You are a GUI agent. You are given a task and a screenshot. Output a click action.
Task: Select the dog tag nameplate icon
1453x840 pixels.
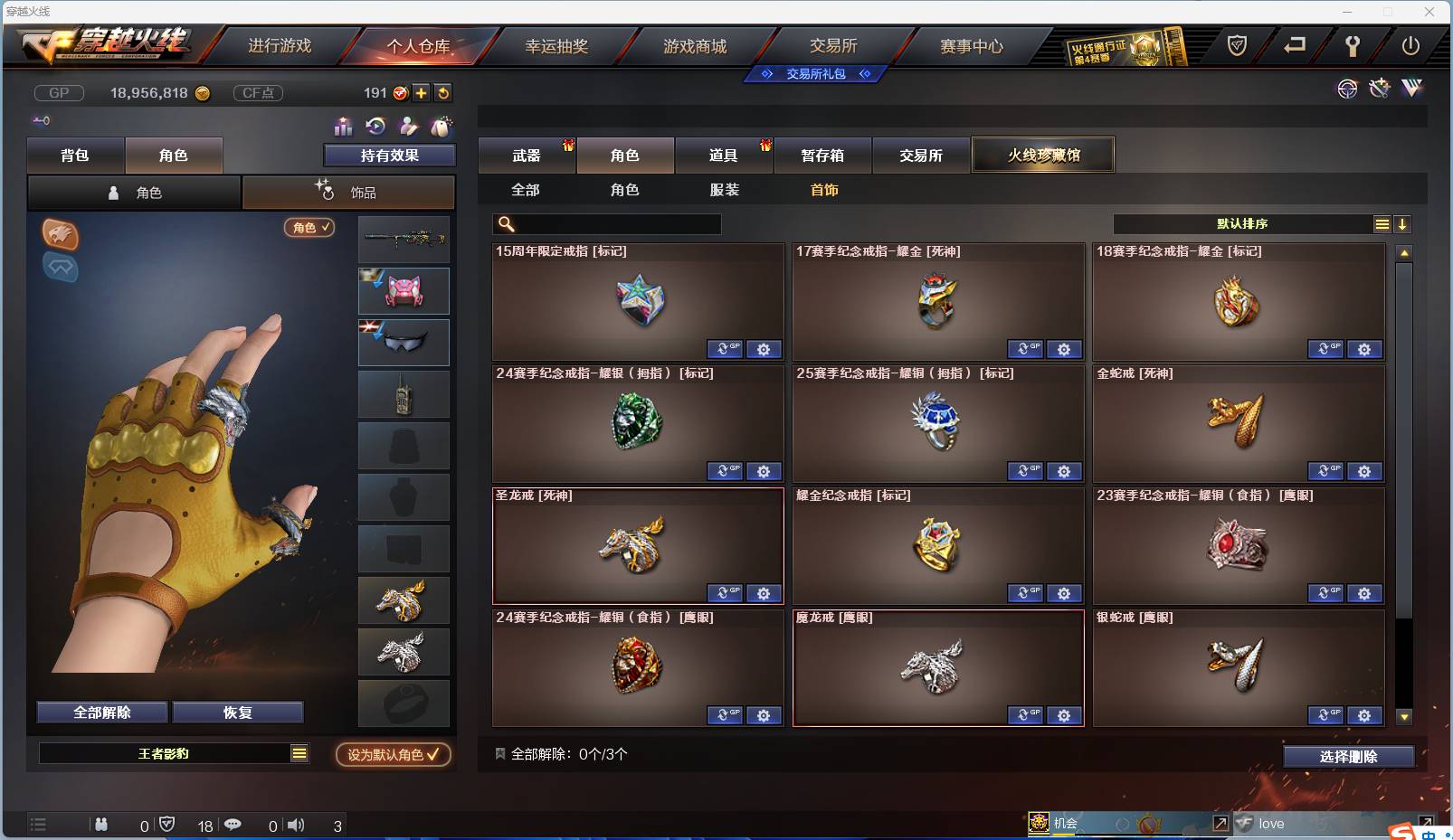pyautogui.click(x=442, y=127)
